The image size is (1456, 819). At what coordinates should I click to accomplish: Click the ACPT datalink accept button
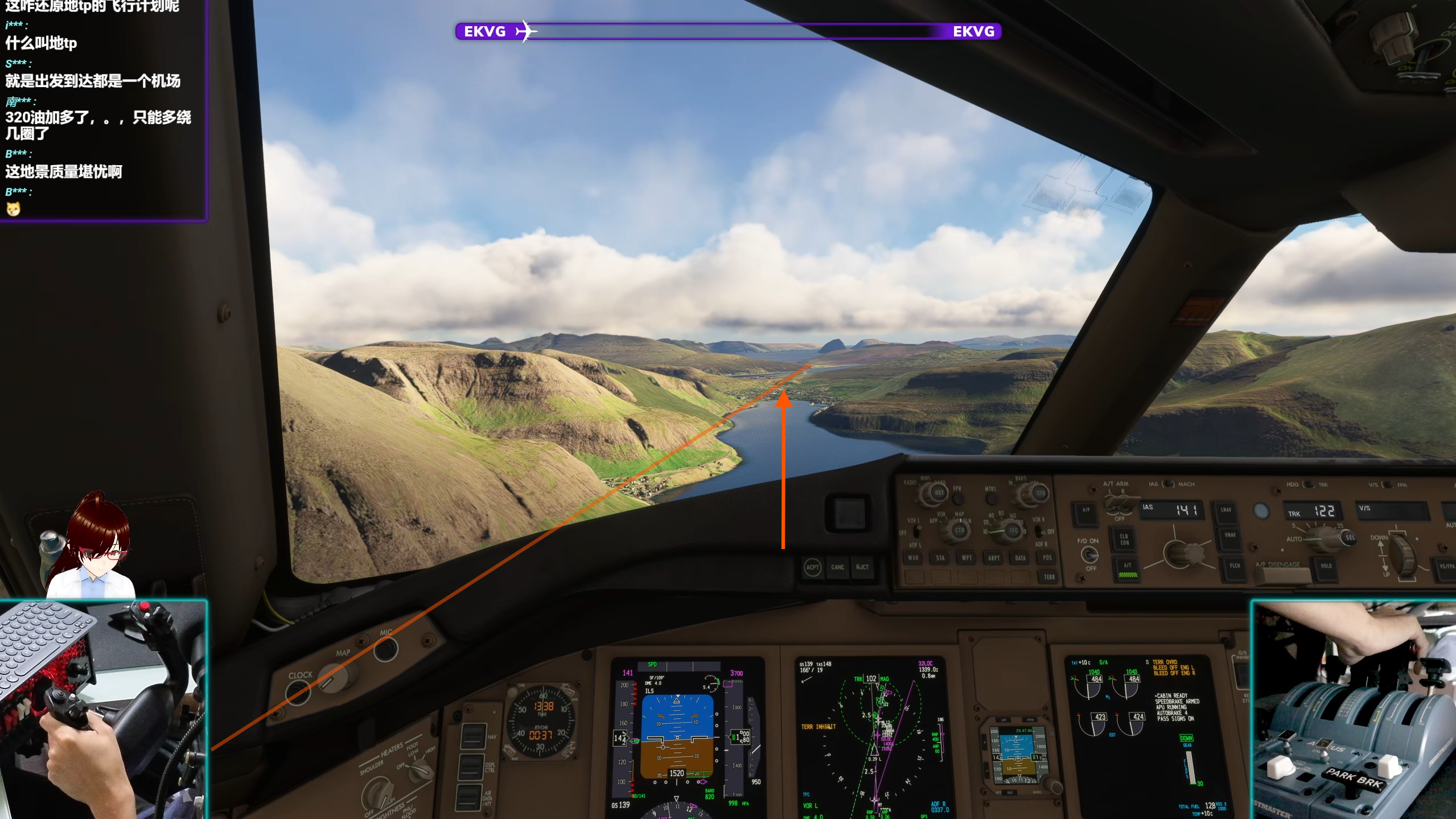(812, 567)
